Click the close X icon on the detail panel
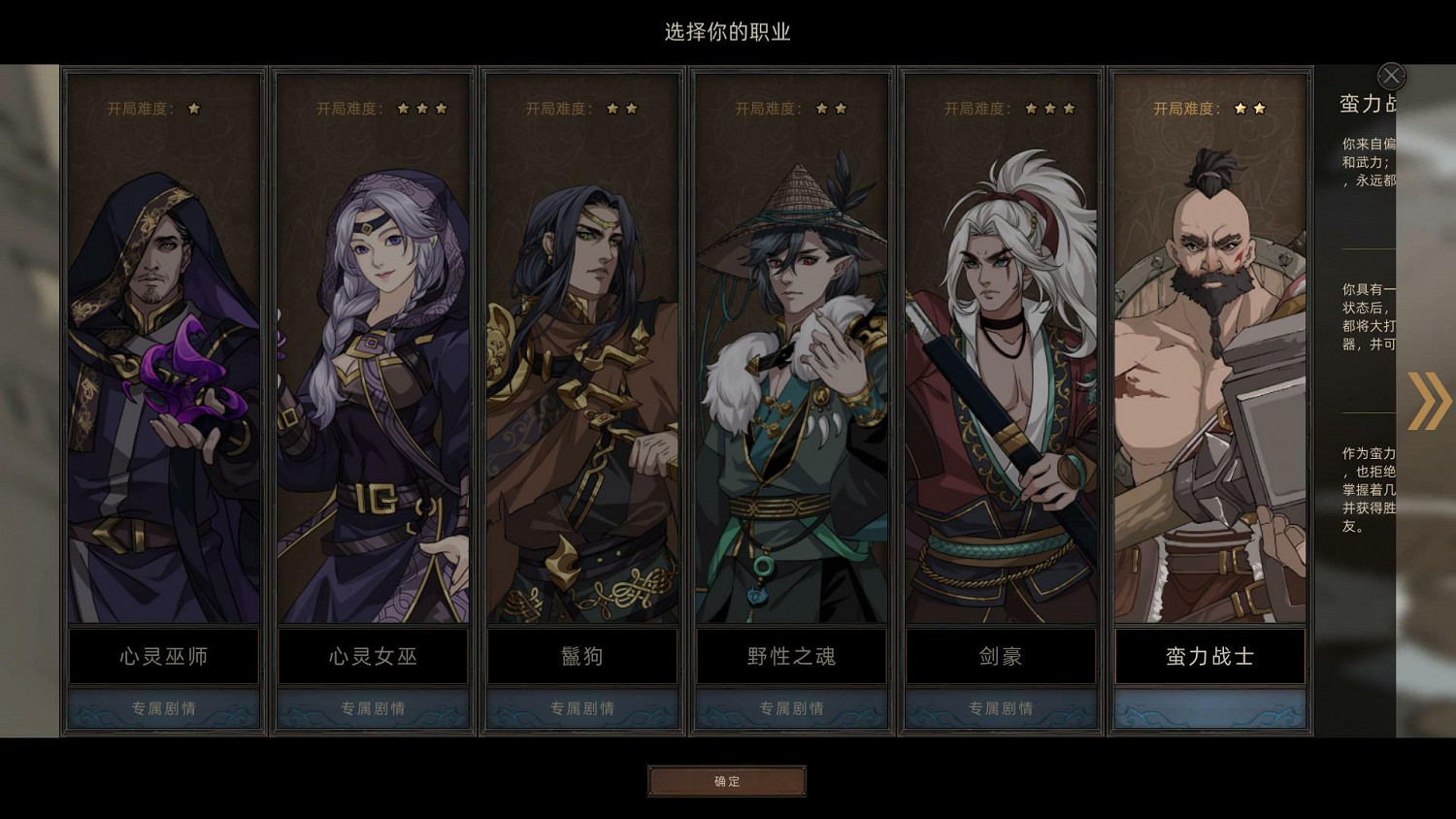 [1391, 76]
